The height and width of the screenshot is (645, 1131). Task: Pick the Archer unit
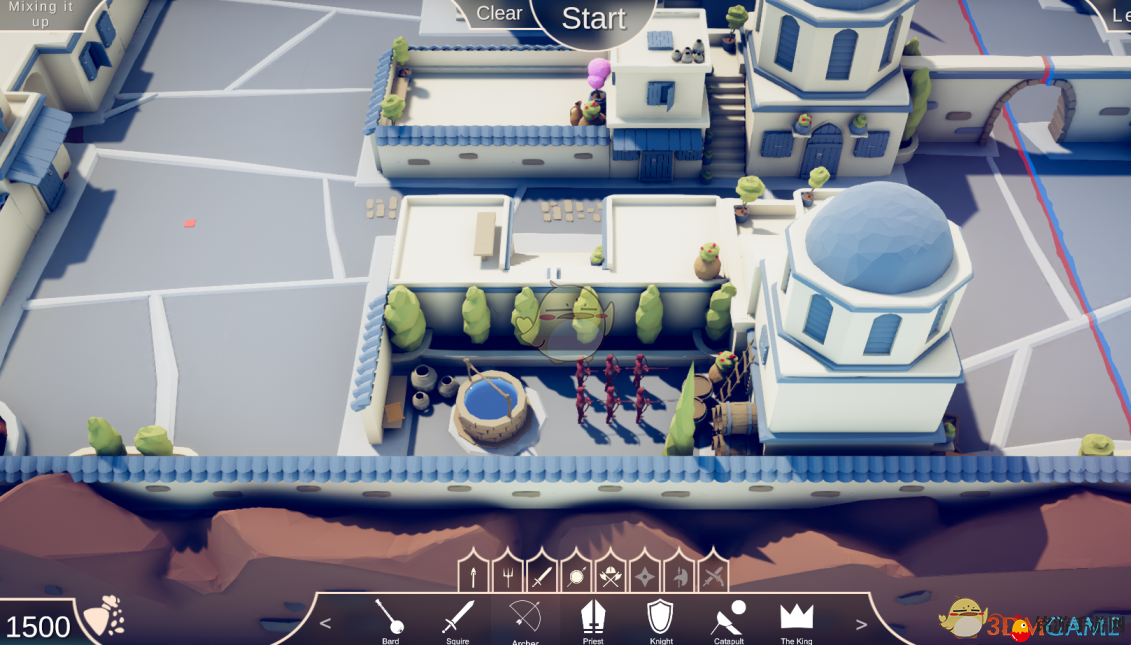[x=525, y=620]
